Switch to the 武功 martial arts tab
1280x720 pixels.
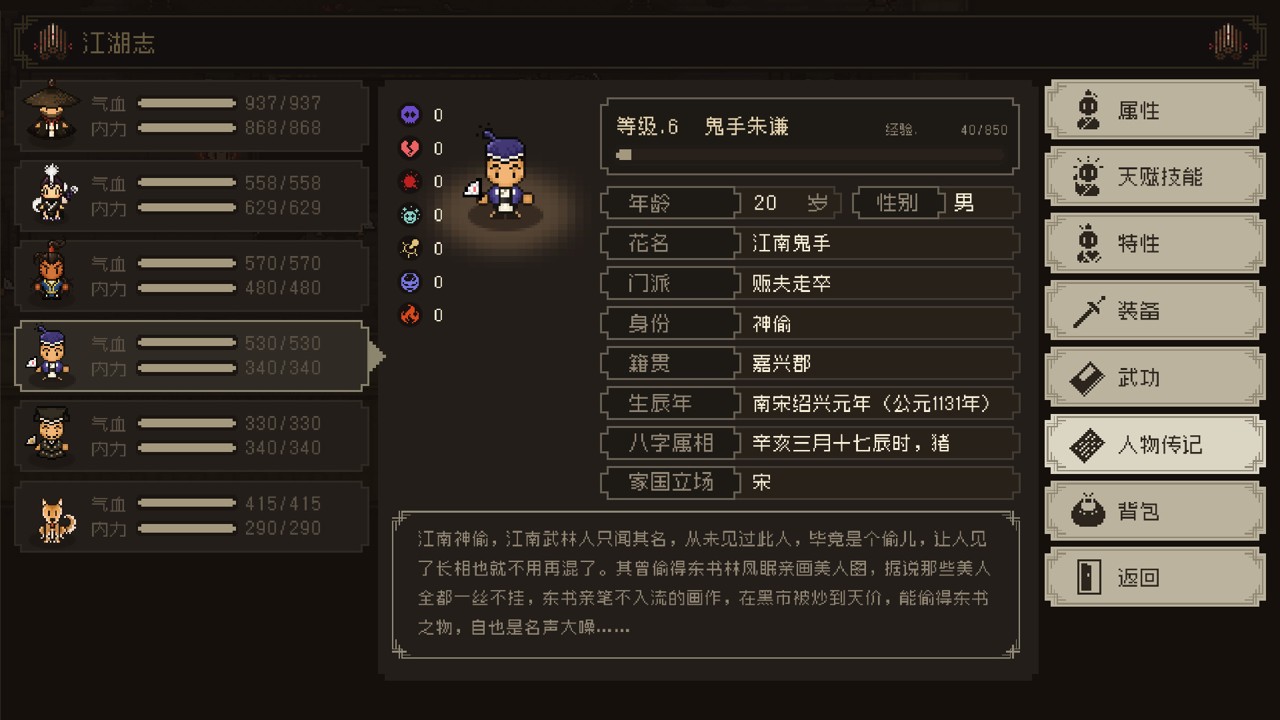(1154, 378)
